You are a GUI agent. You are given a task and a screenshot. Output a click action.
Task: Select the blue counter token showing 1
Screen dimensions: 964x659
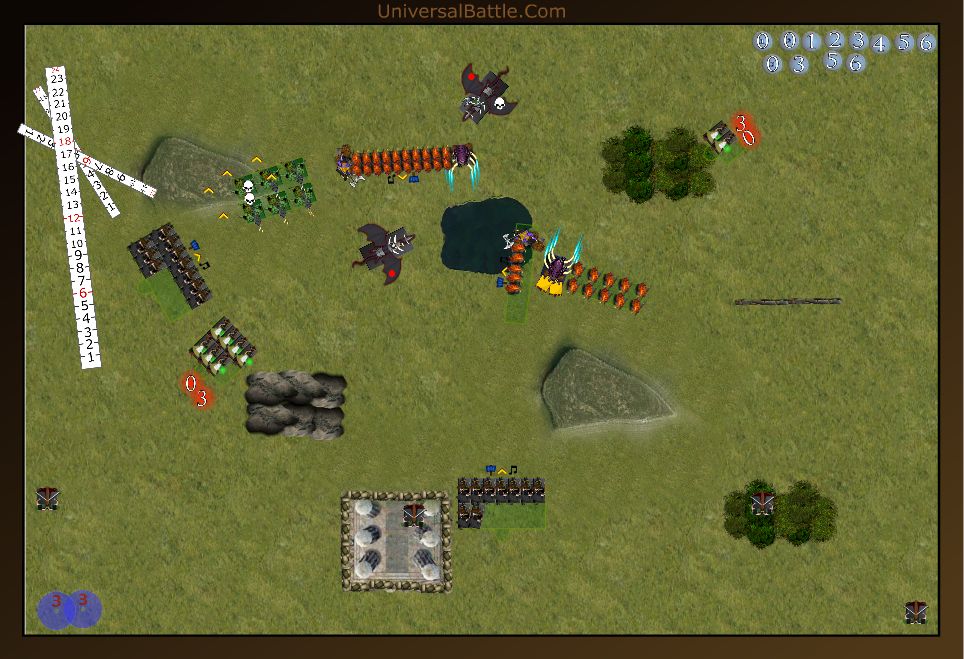pyautogui.click(x=811, y=41)
